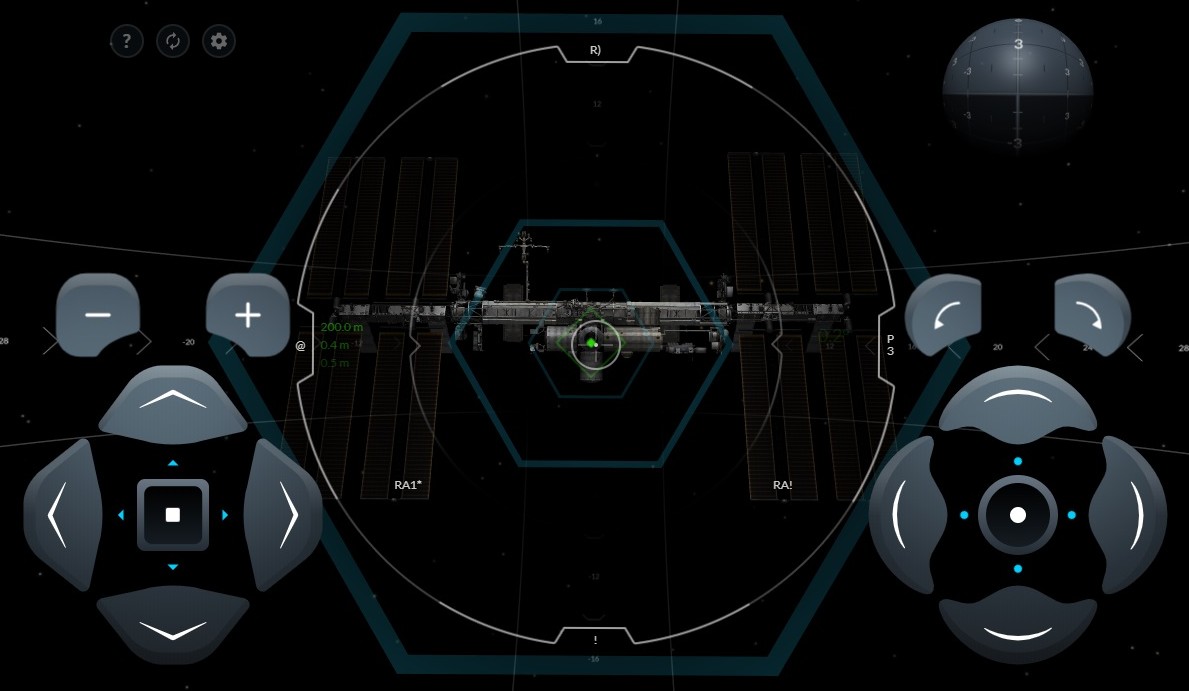Image resolution: width=1189 pixels, height=691 pixels.
Task: Translate down with the left pad's down arrow
Action: pos(173,626)
